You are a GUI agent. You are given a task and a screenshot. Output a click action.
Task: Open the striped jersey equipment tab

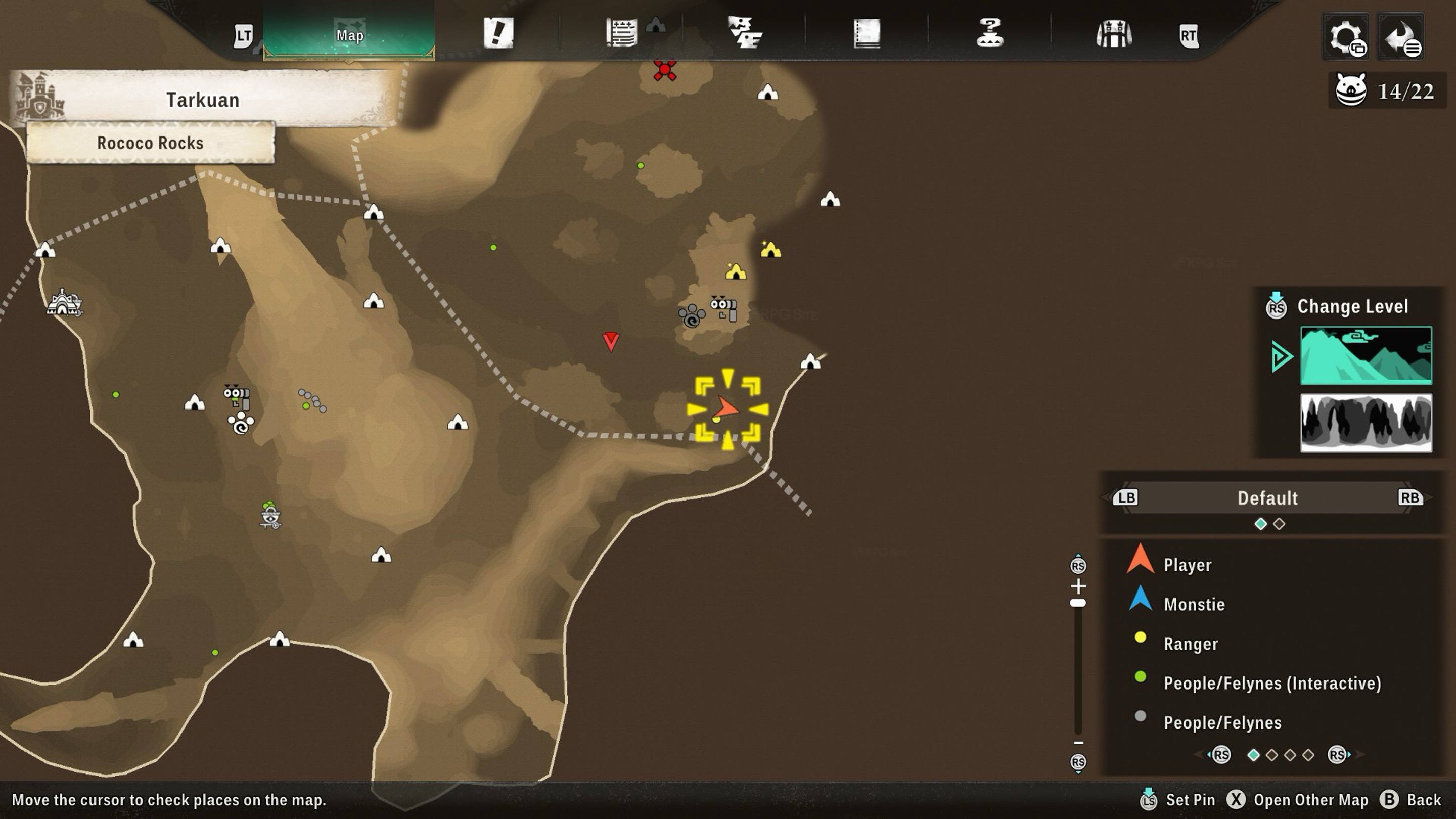coord(1113,34)
